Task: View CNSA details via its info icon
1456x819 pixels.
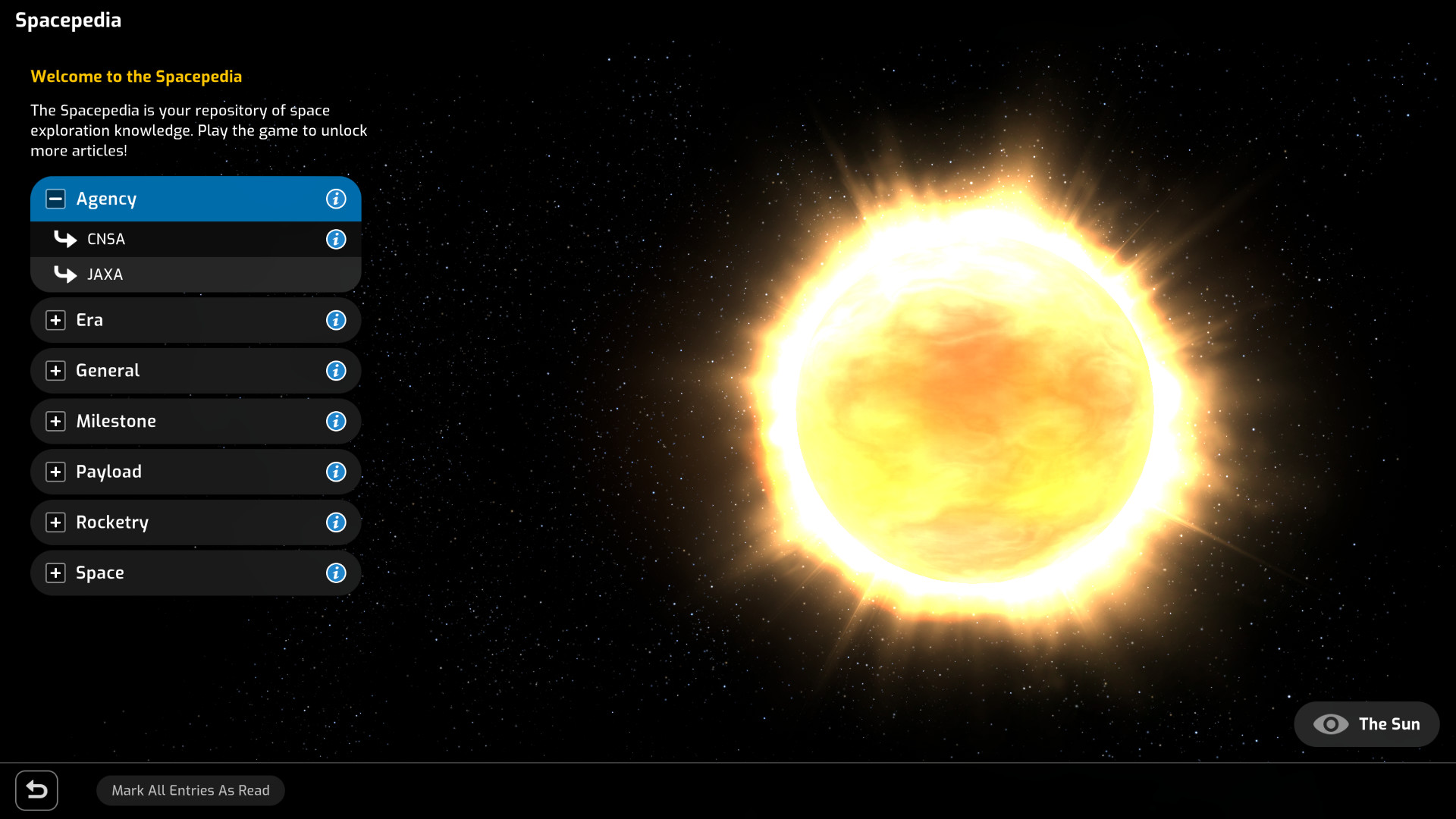Action: click(336, 239)
